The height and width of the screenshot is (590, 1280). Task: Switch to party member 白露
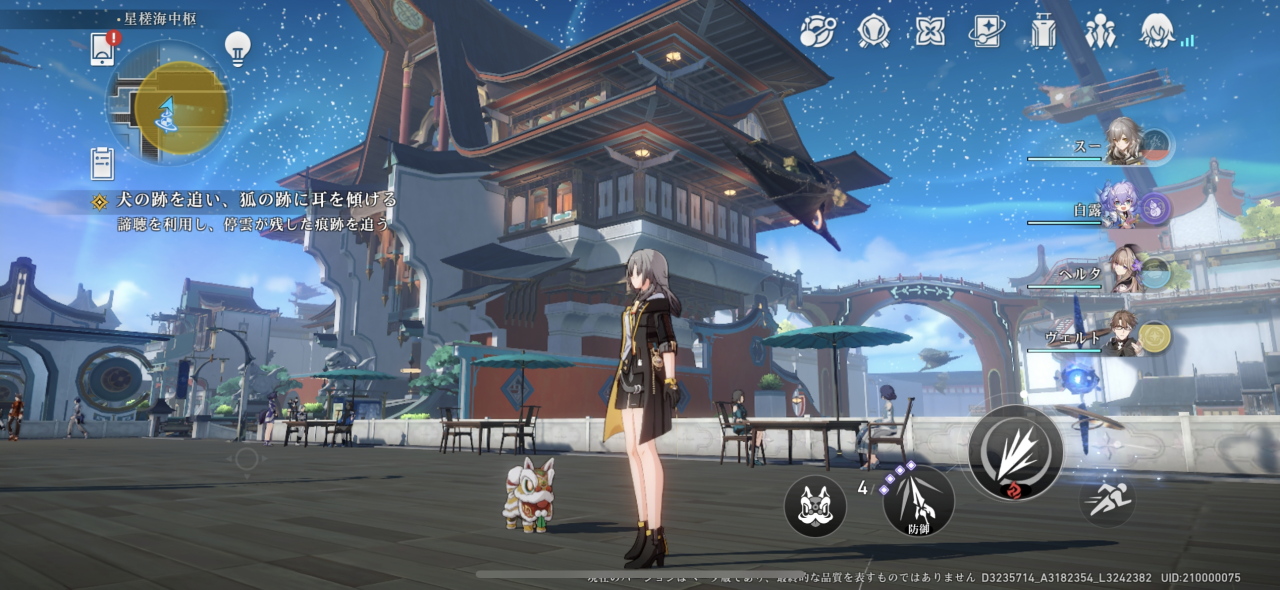(1123, 207)
